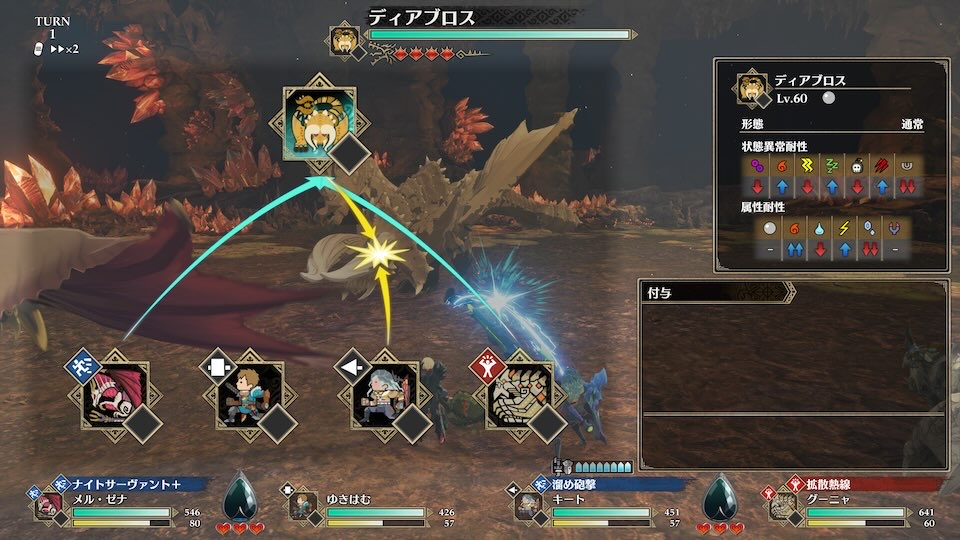Select the Diablos Lv.60 info panel portrait
The width and height of the screenshot is (960, 540).
(752, 88)
